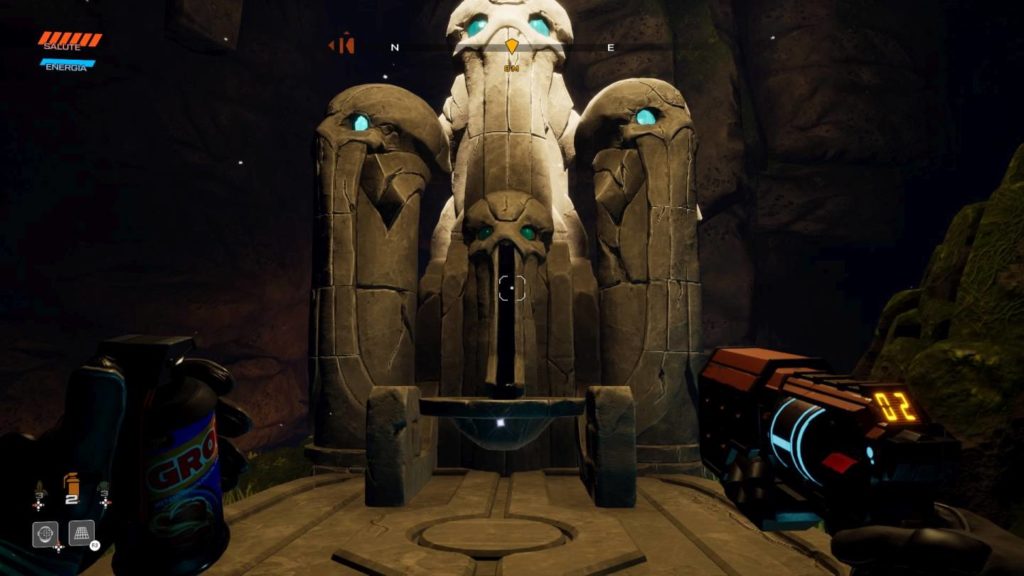1024x576 pixels.
Task: Click the orange arrow indicator on compass
Action: click(342, 45)
